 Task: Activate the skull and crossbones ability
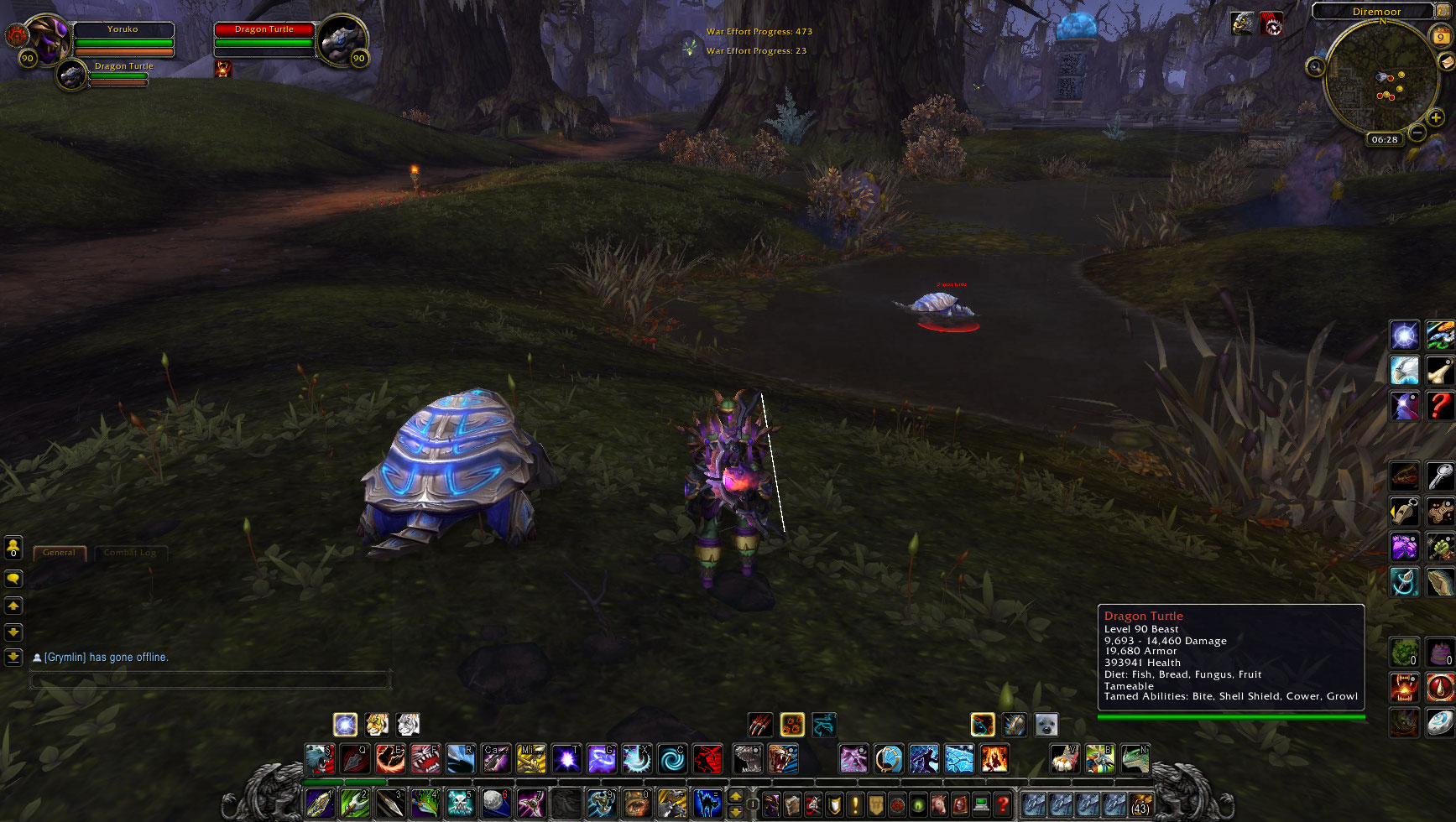[x=460, y=803]
